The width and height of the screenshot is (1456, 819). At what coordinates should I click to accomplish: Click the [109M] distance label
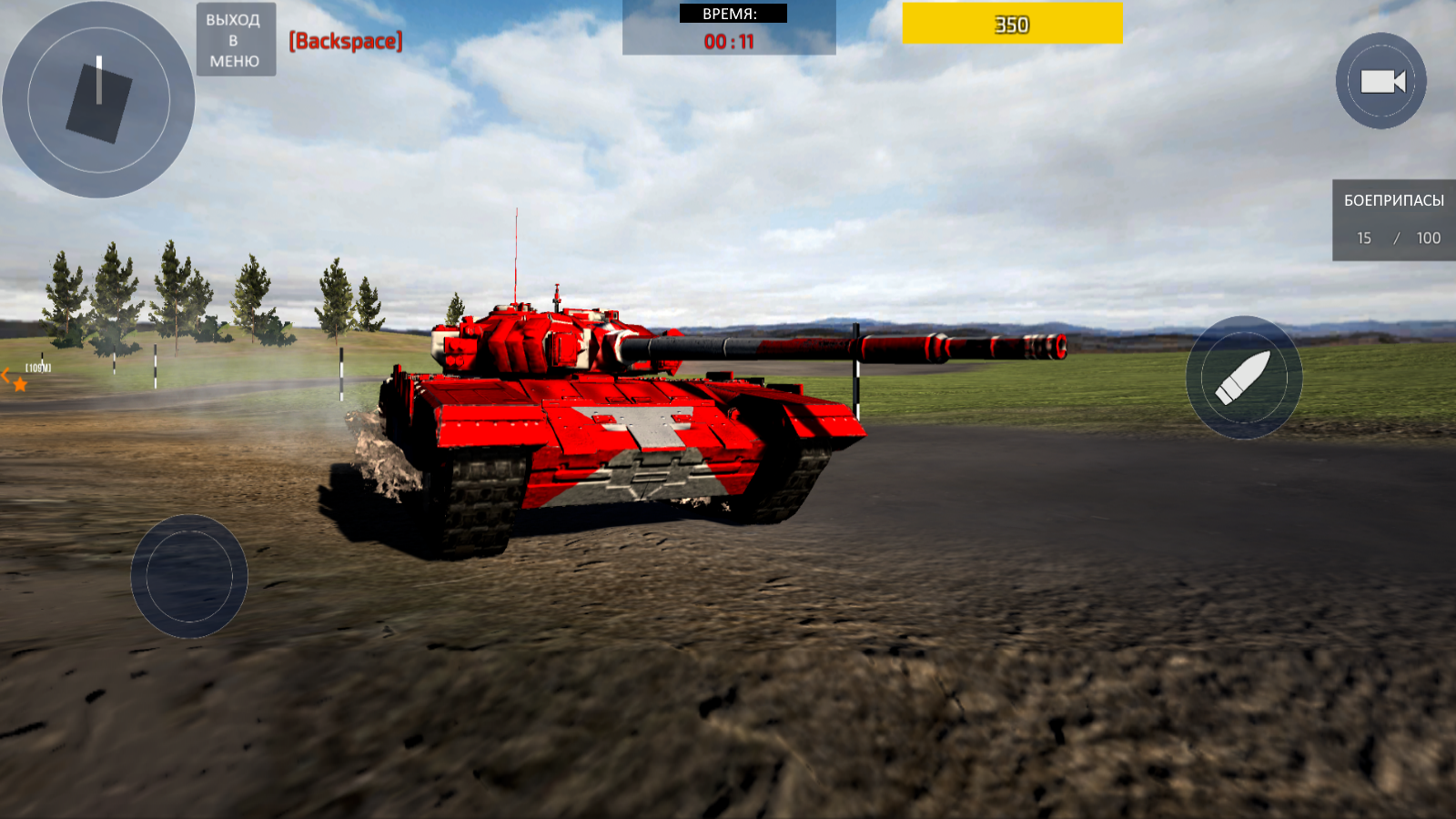(36, 369)
